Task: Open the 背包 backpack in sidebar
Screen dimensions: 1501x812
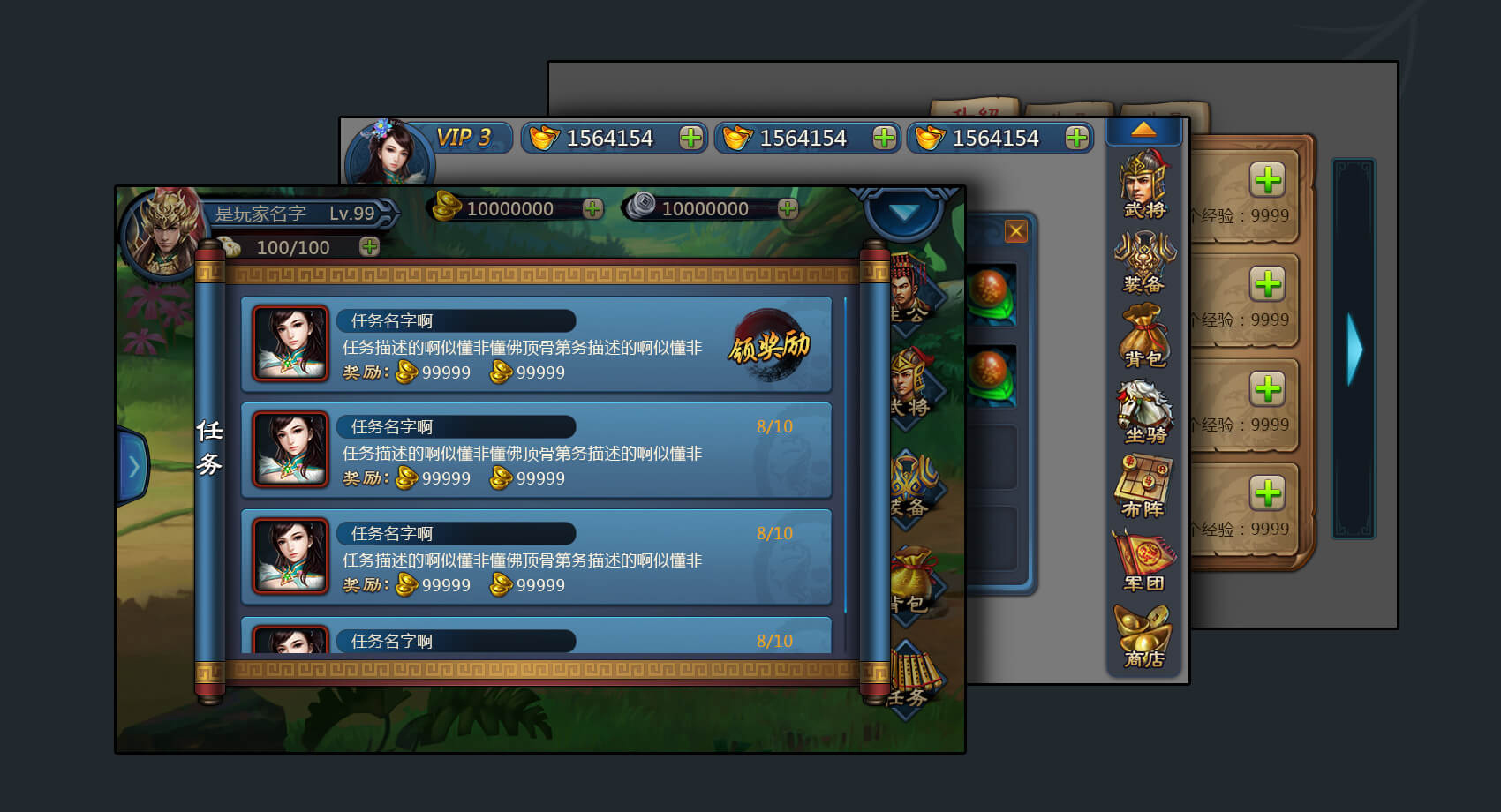Action: click(x=1143, y=335)
